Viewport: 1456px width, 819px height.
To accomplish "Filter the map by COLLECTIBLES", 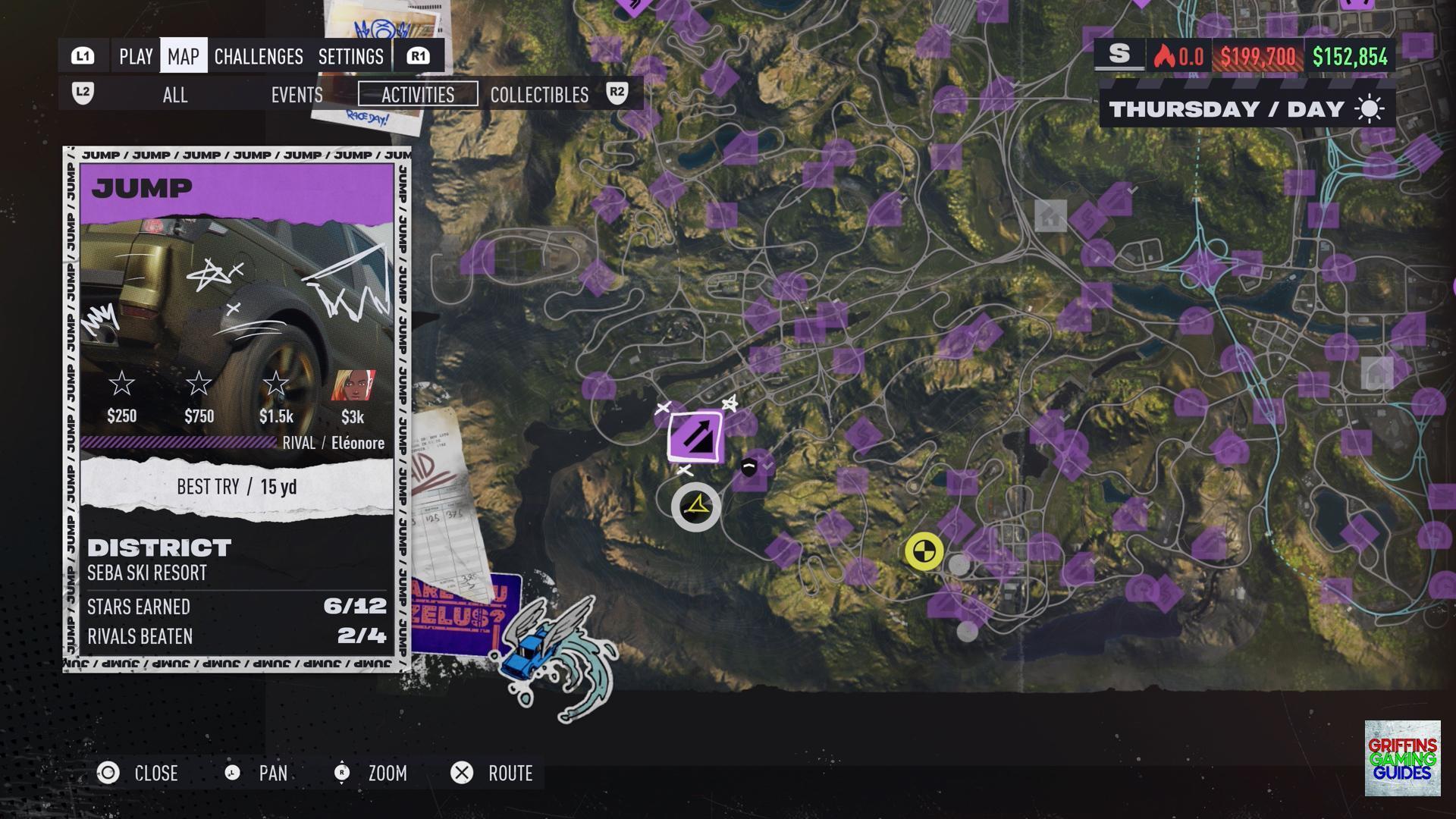I will (x=539, y=95).
